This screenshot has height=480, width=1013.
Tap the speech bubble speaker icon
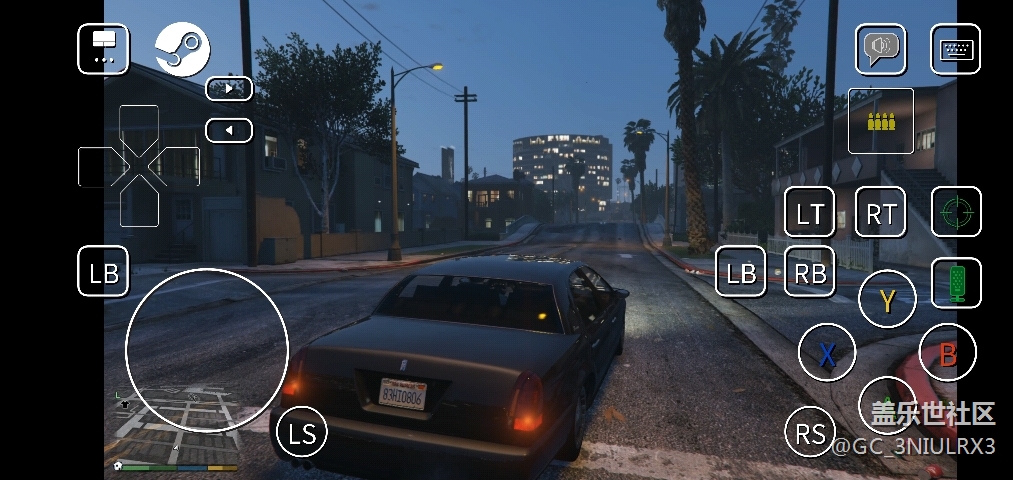tap(880, 49)
